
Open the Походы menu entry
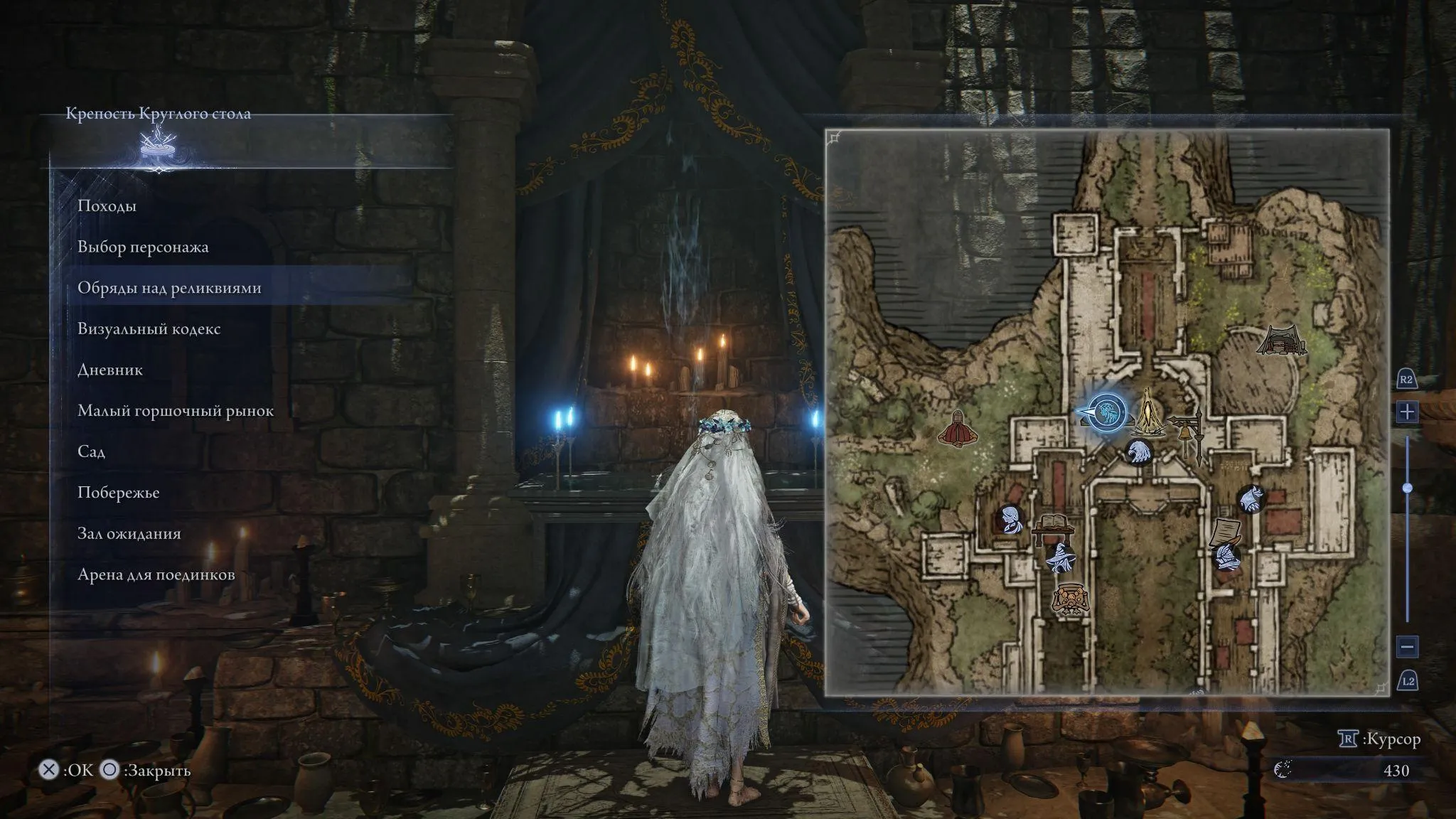[106, 206]
